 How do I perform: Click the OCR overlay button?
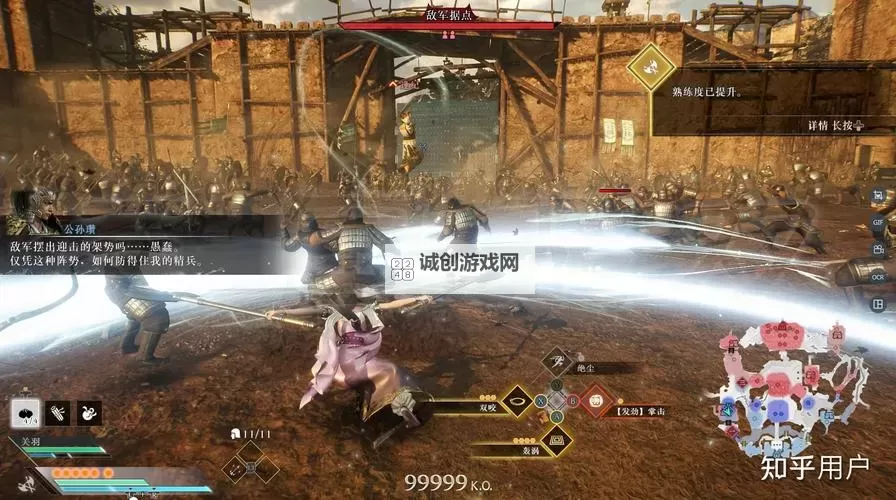pyautogui.click(x=877, y=276)
